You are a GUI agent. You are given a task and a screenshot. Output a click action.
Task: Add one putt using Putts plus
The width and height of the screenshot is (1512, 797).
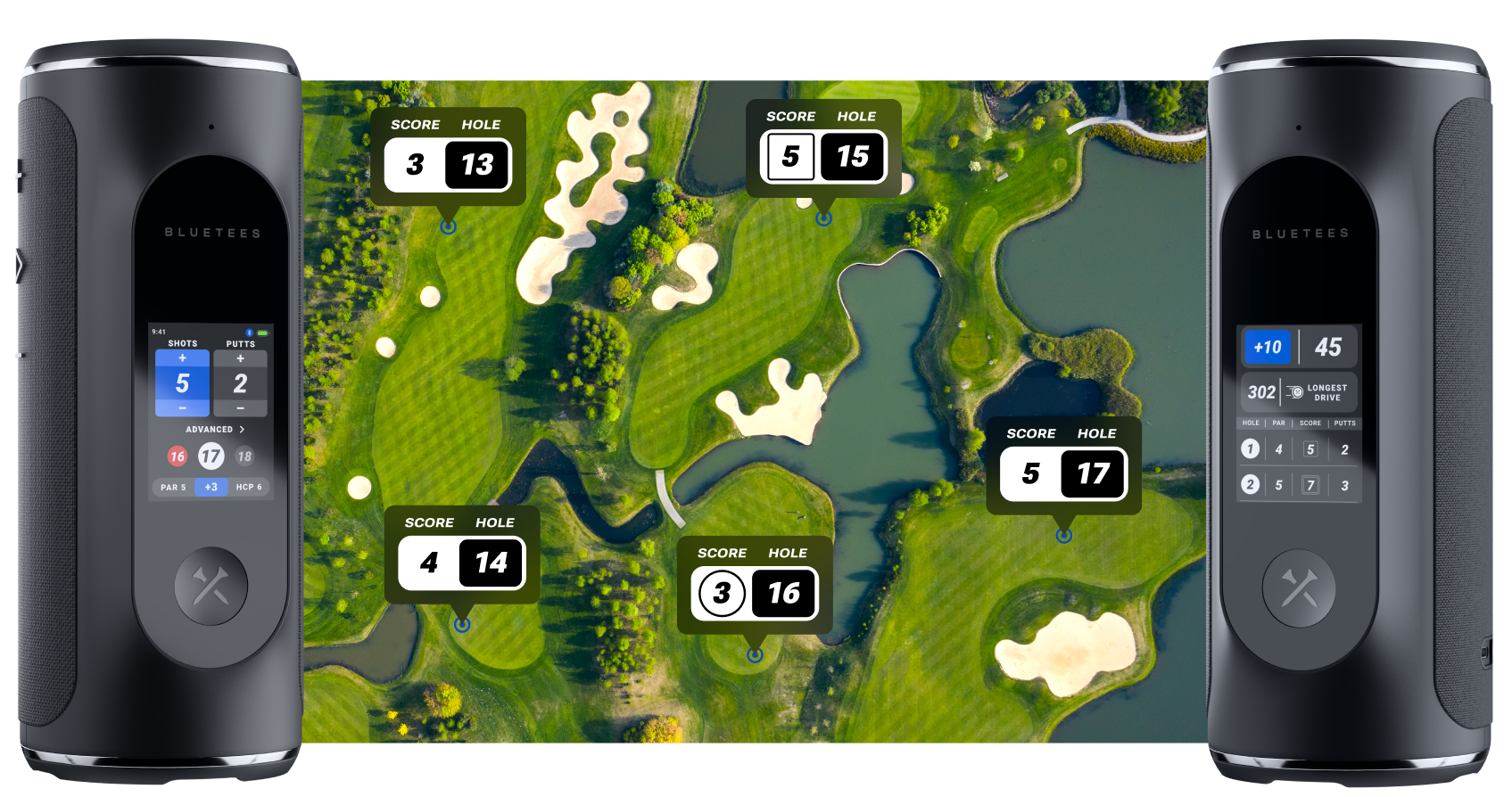240,358
